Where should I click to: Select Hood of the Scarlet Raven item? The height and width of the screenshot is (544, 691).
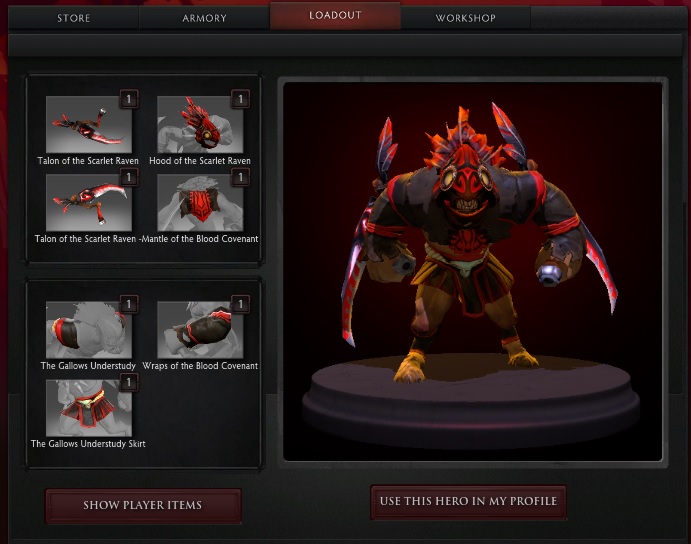200,124
